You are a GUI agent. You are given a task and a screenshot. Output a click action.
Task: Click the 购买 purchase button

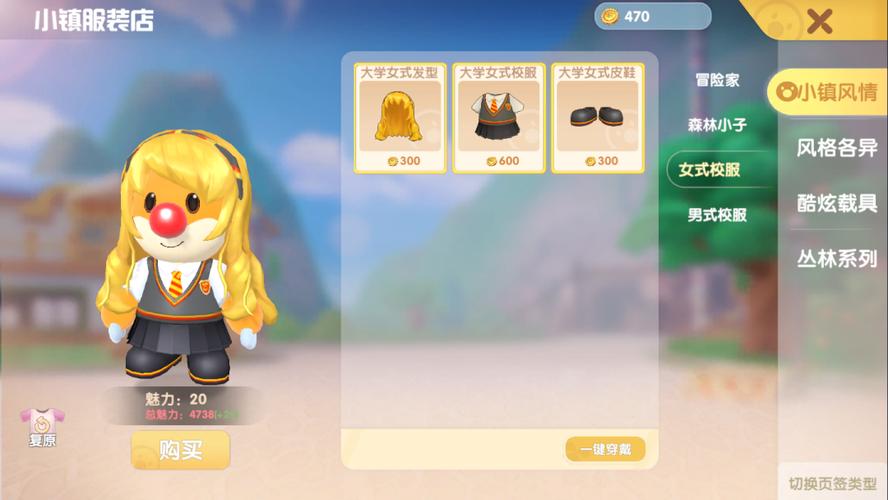point(180,450)
